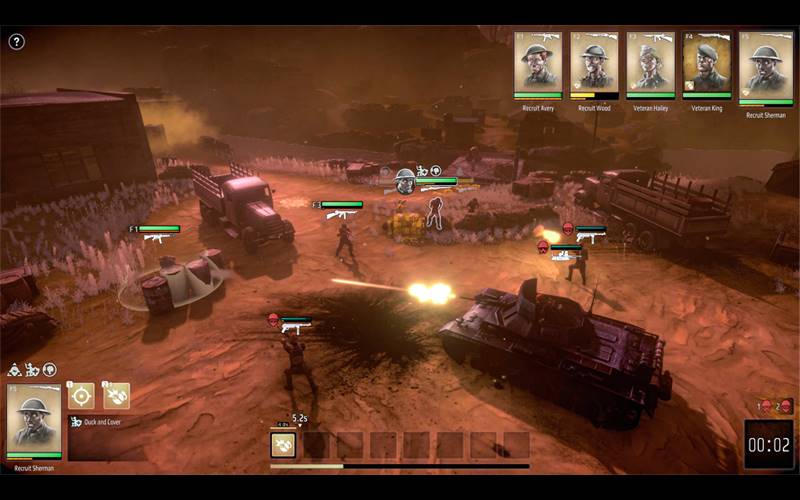Viewport: 800px width, 500px height.
Task: Click the queued action in the order bar
Action: pyautogui.click(x=283, y=445)
